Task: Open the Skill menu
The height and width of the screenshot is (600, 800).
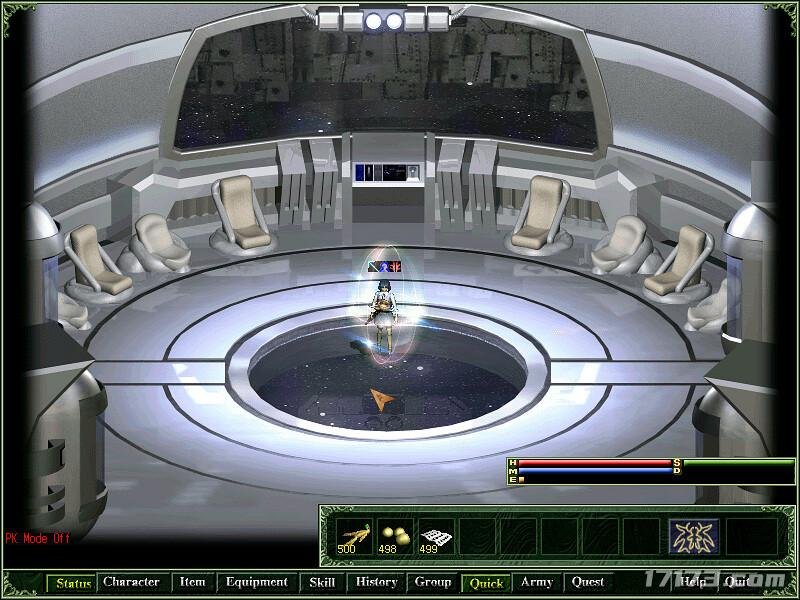Action: pos(322,582)
